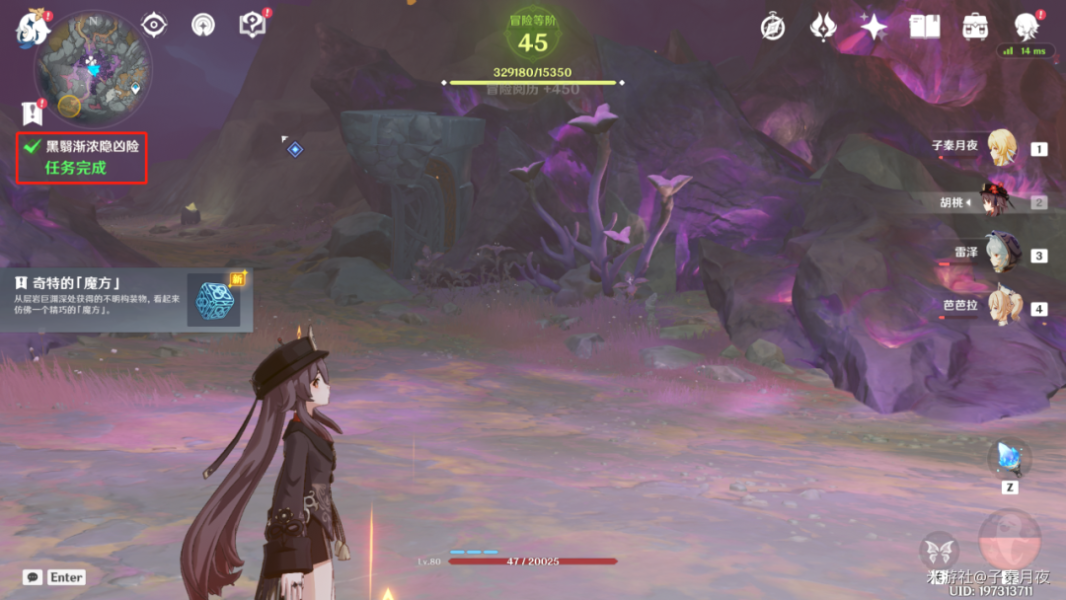Open the wish star icon
Image resolution: width=1066 pixels, height=600 pixels.
click(x=873, y=27)
